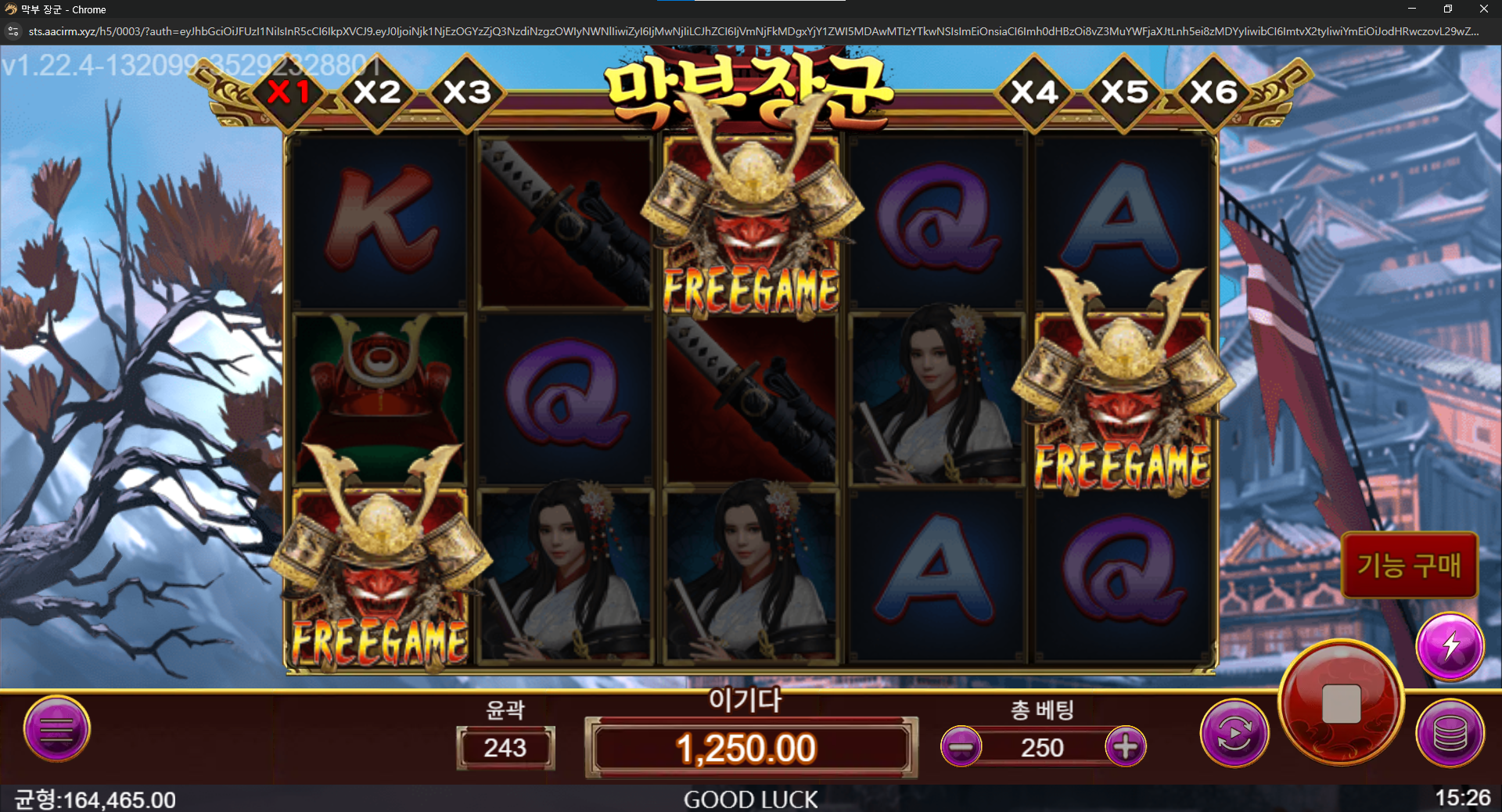Increase total bet with the plus button

point(1125,747)
